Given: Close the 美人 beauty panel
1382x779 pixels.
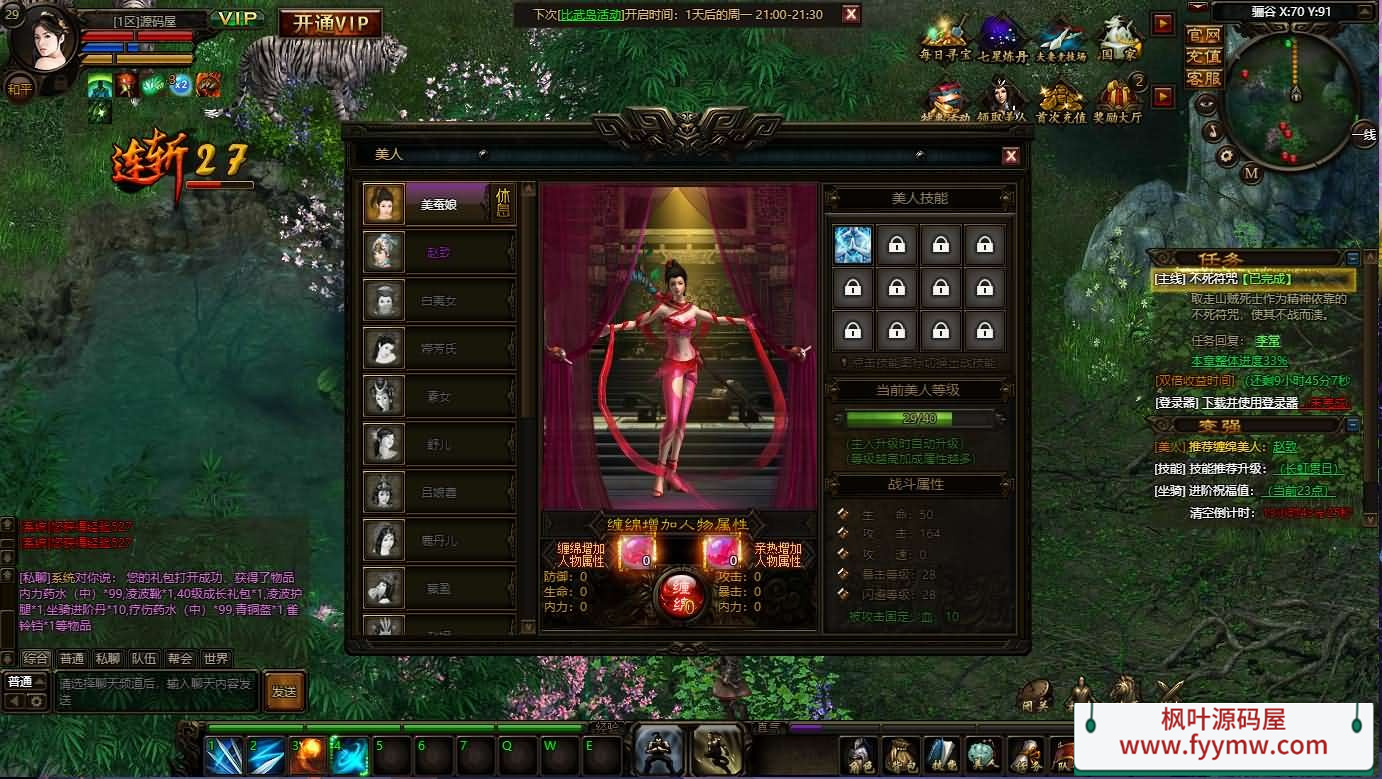Looking at the screenshot, I should pos(1011,155).
